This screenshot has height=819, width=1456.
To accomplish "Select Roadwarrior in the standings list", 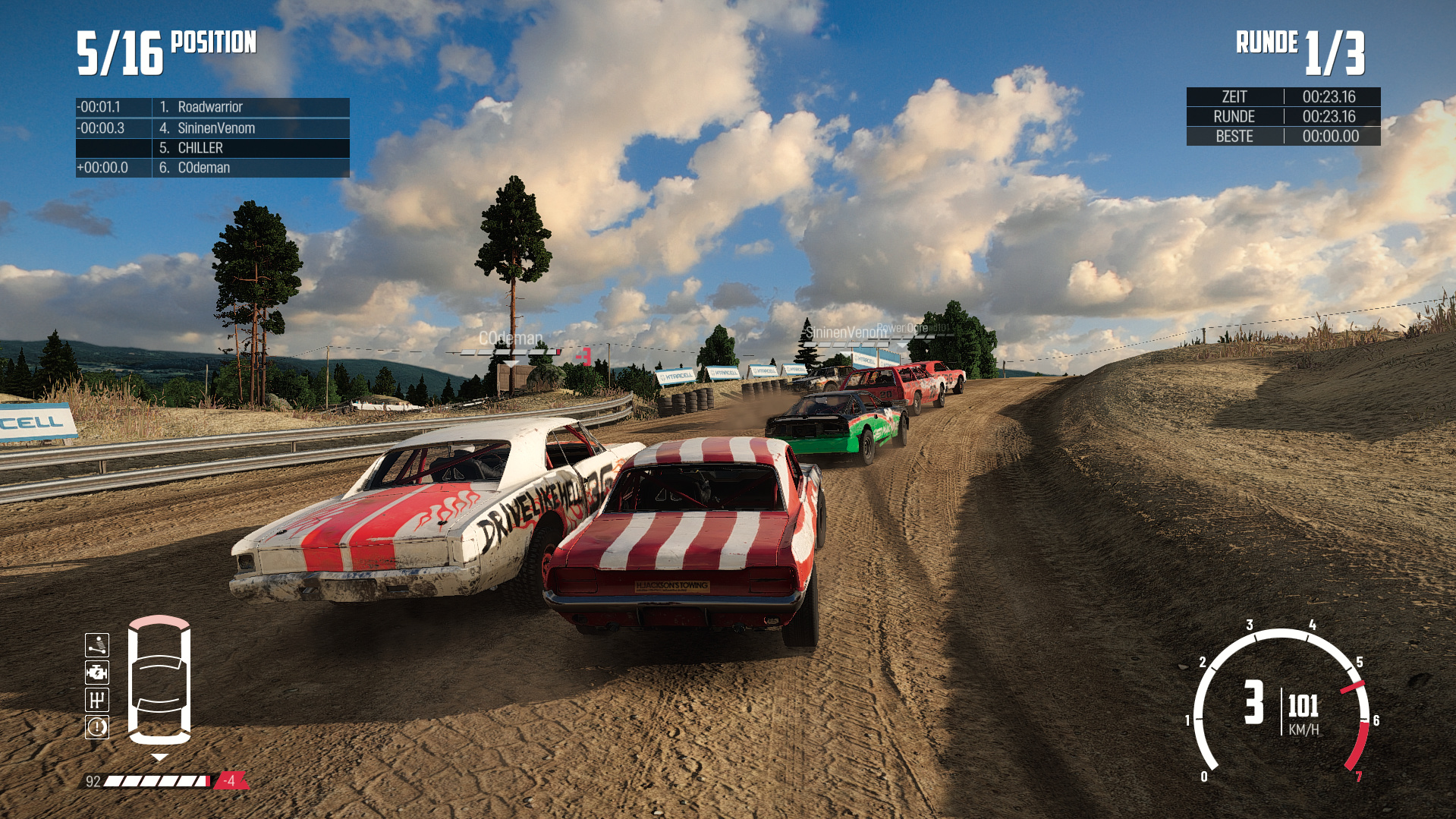I will coord(212,107).
